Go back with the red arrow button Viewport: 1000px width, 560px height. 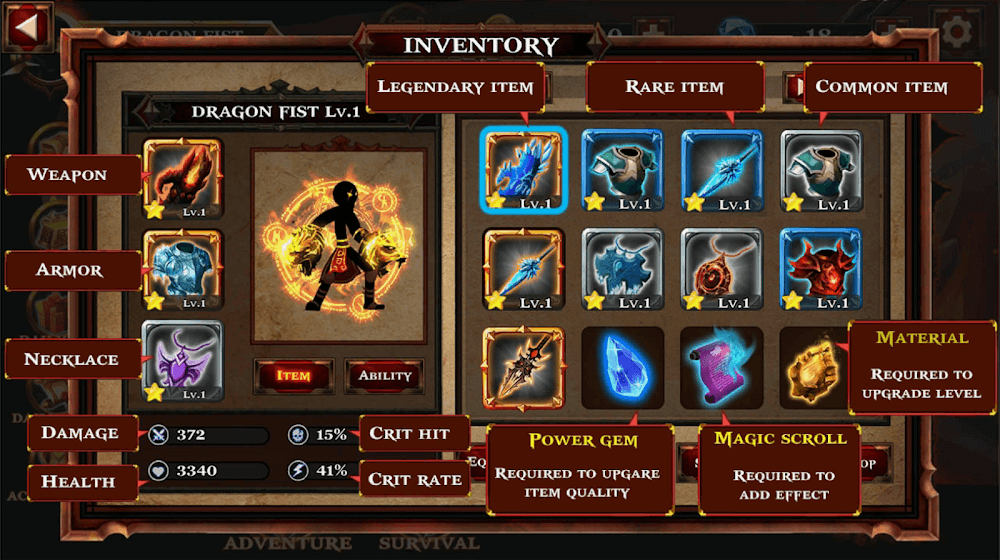28,27
